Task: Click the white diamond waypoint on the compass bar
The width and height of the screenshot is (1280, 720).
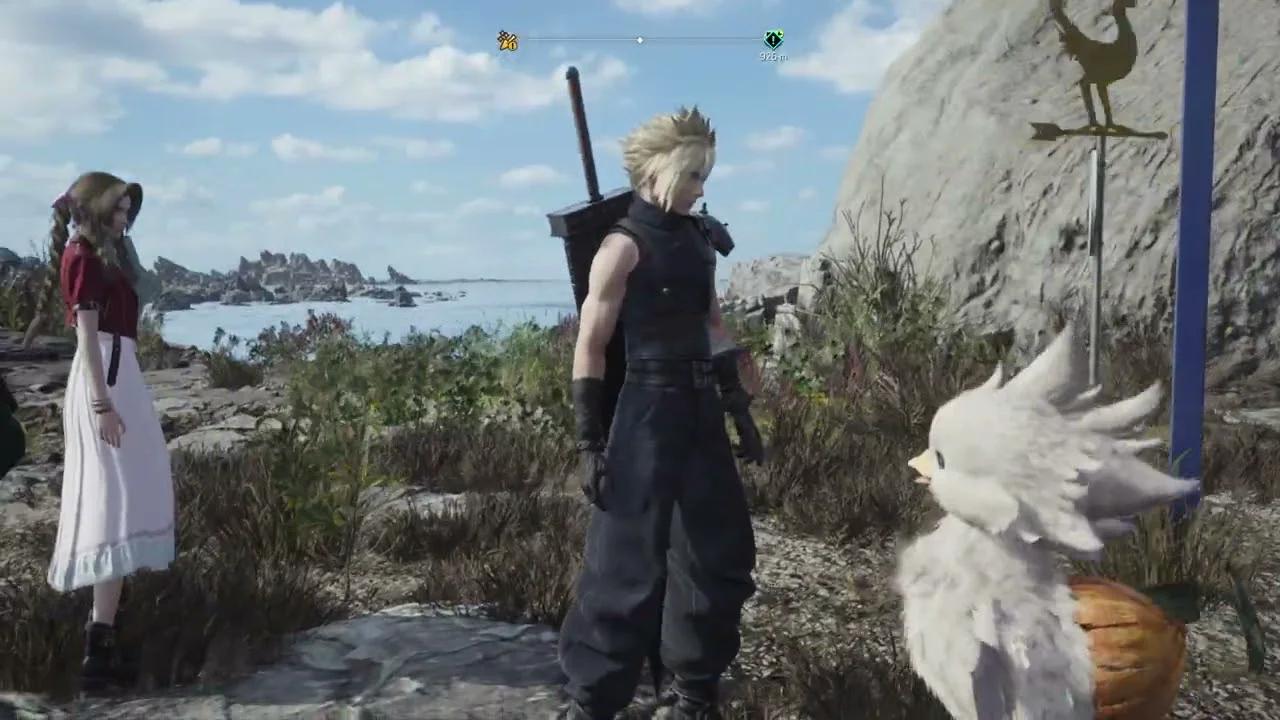Action: tap(640, 39)
